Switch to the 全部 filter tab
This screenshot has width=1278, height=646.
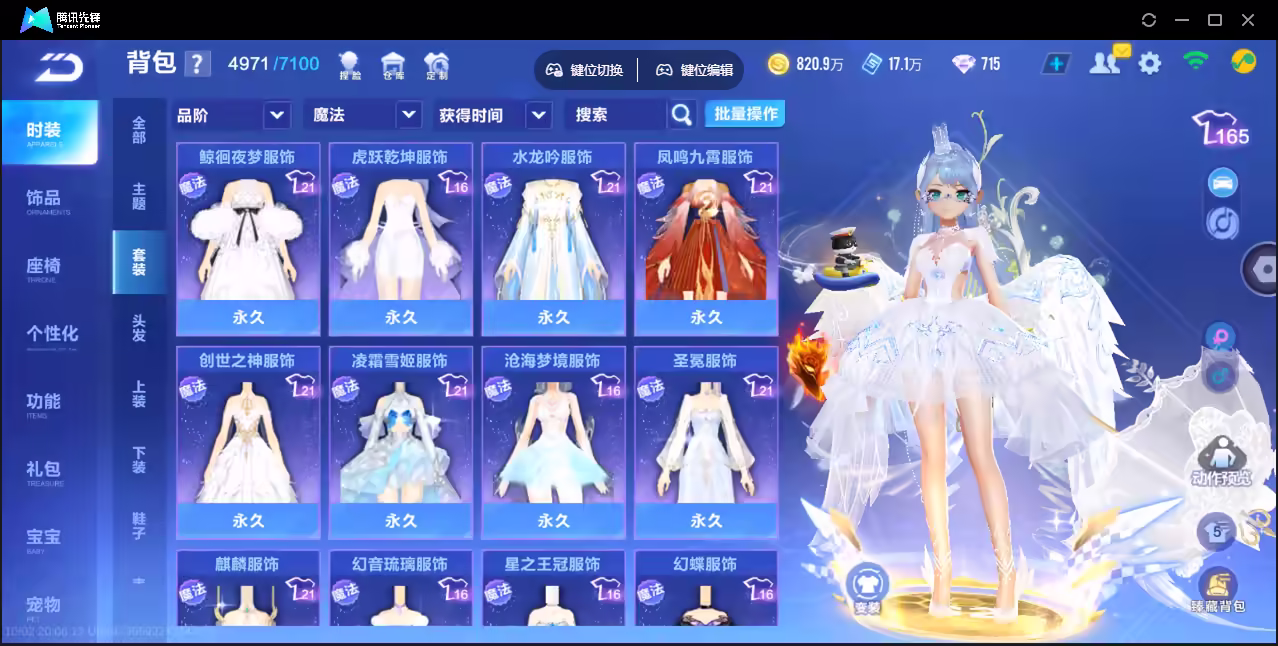pos(139,130)
